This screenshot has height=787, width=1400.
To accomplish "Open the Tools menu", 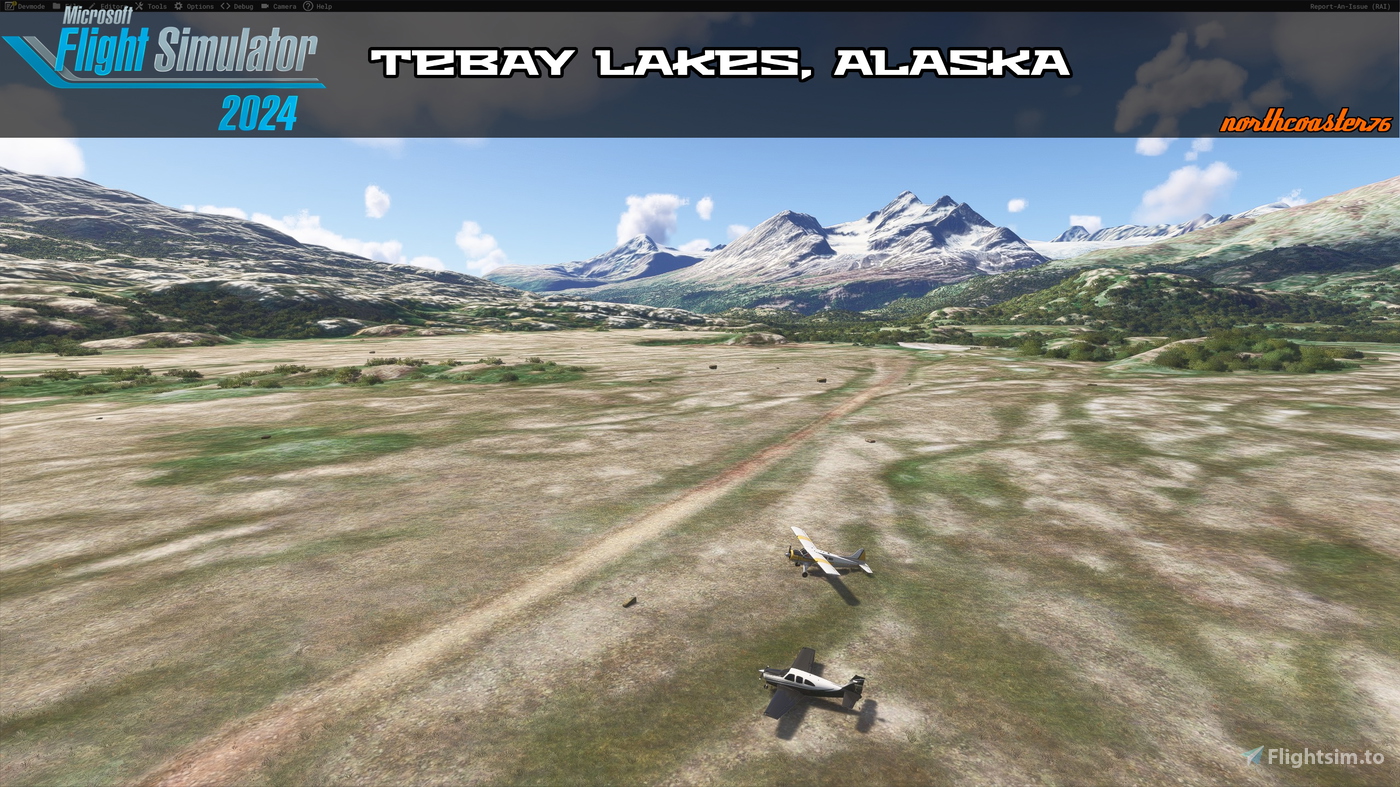I will pos(156,5).
